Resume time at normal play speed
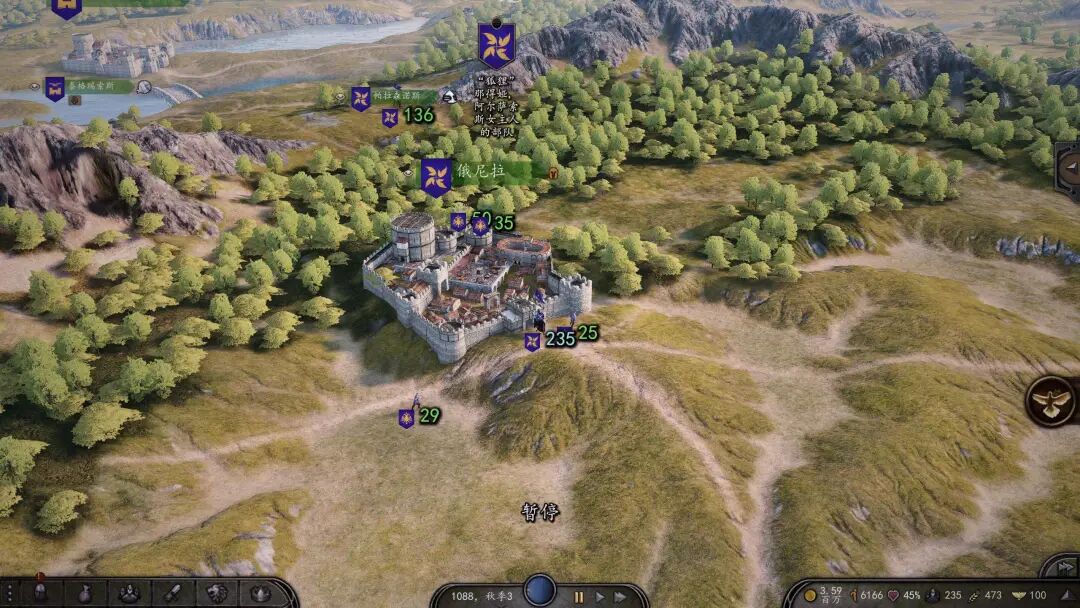The image size is (1080, 608). click(x=600, y=597)
